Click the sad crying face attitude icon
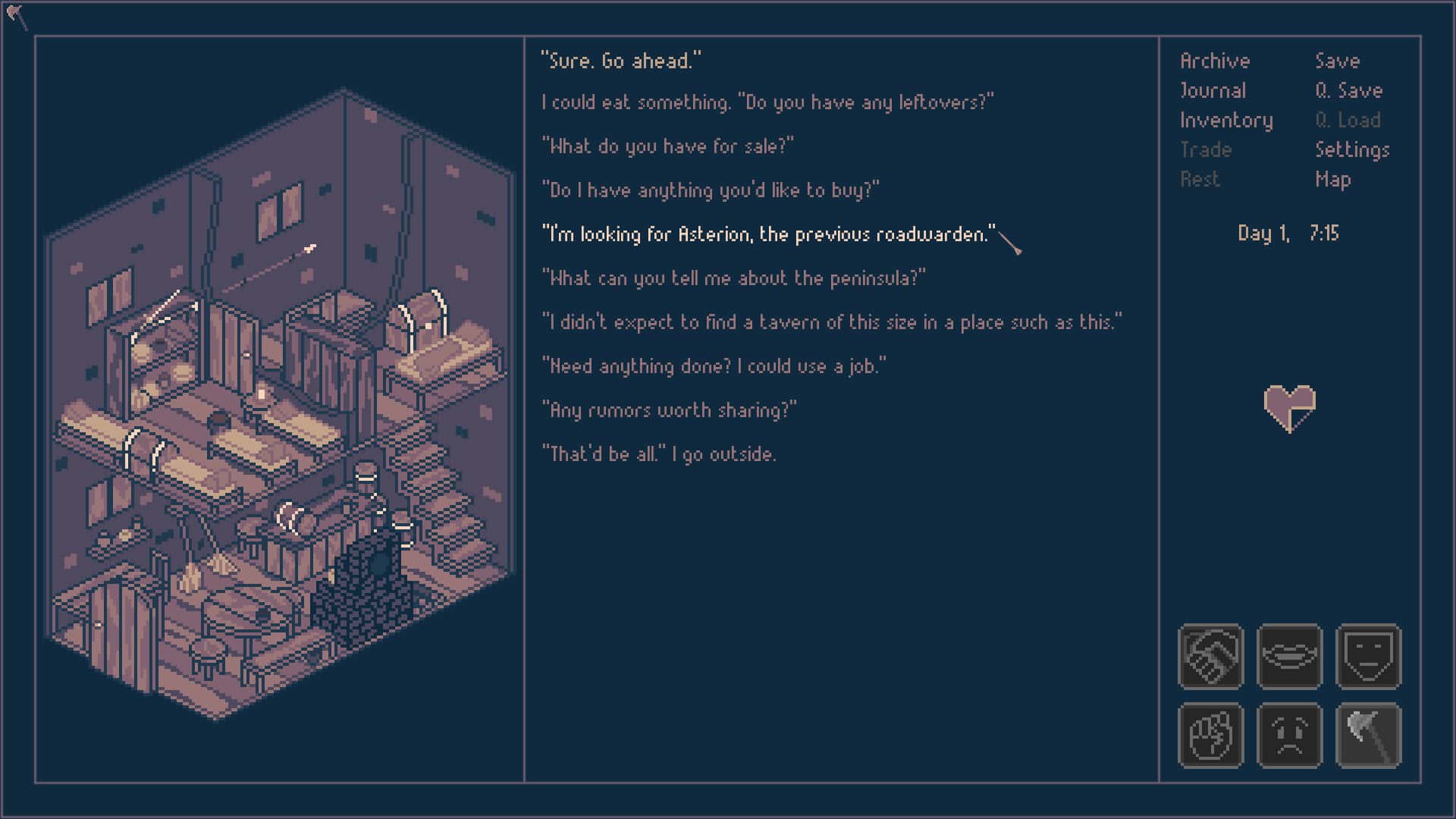The height and width of the screenshot is (819, 1456). point(1290,736)
